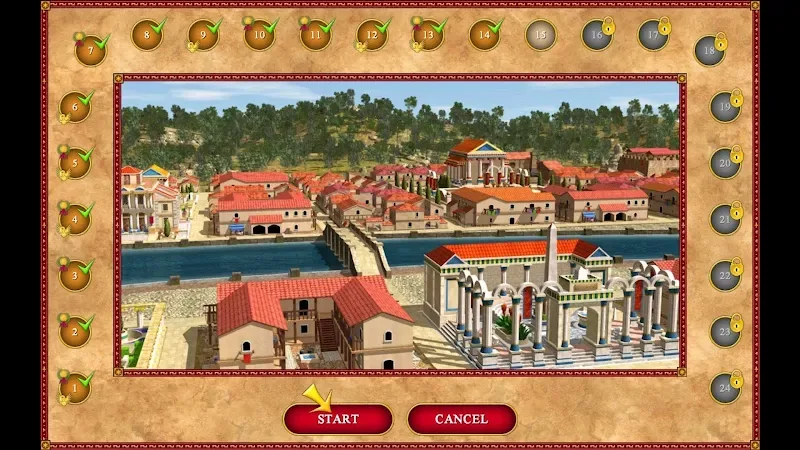Select level 6 medallion

pyautogui.click(x=74, y=107)
